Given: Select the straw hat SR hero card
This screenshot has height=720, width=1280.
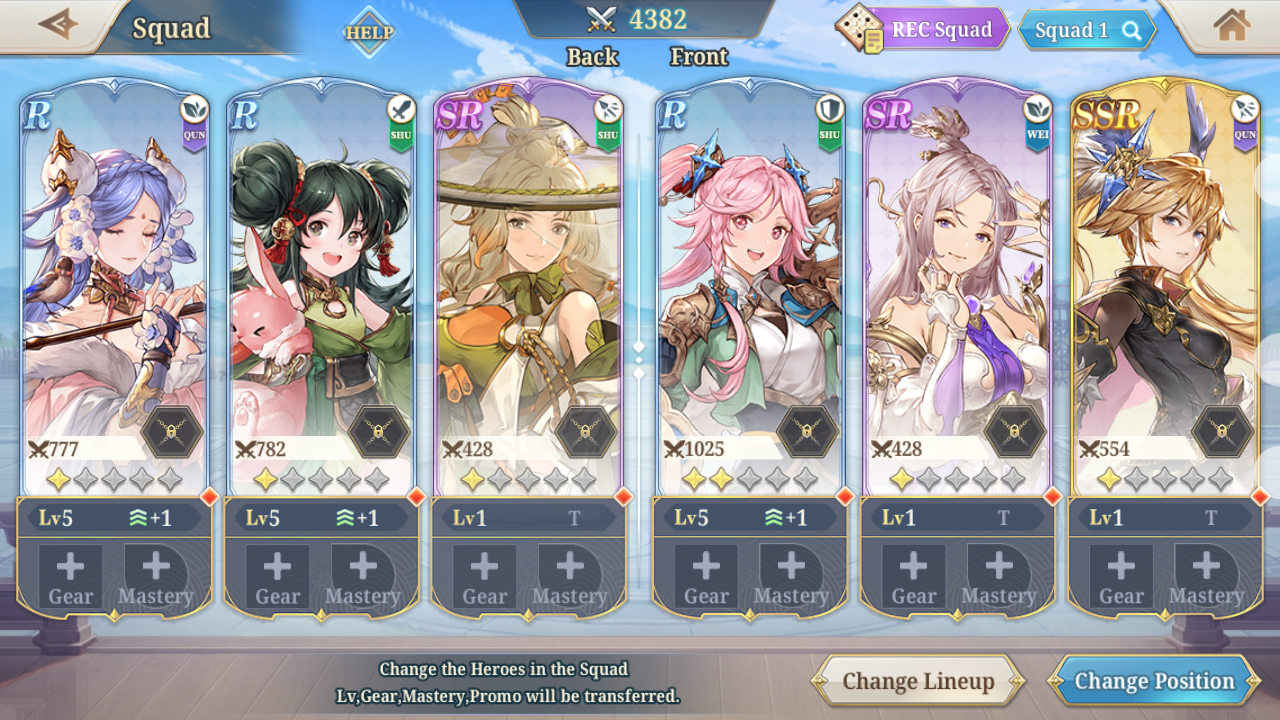Looking at the screenshot, I should pyautogui.click(x=528, y=280).
